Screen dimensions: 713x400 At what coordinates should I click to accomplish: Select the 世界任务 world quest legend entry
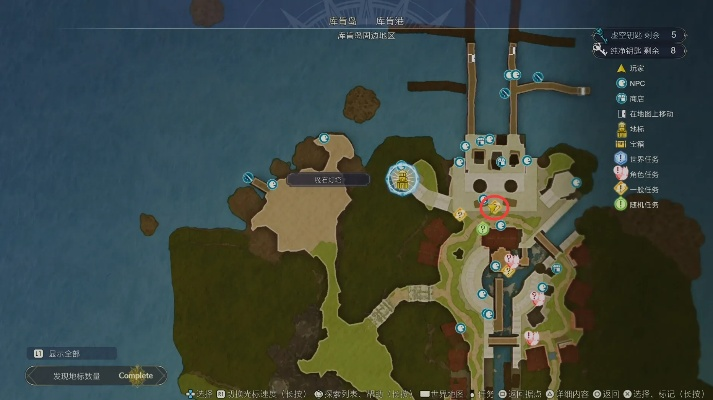pyautogui.click(x=650, y=158)
